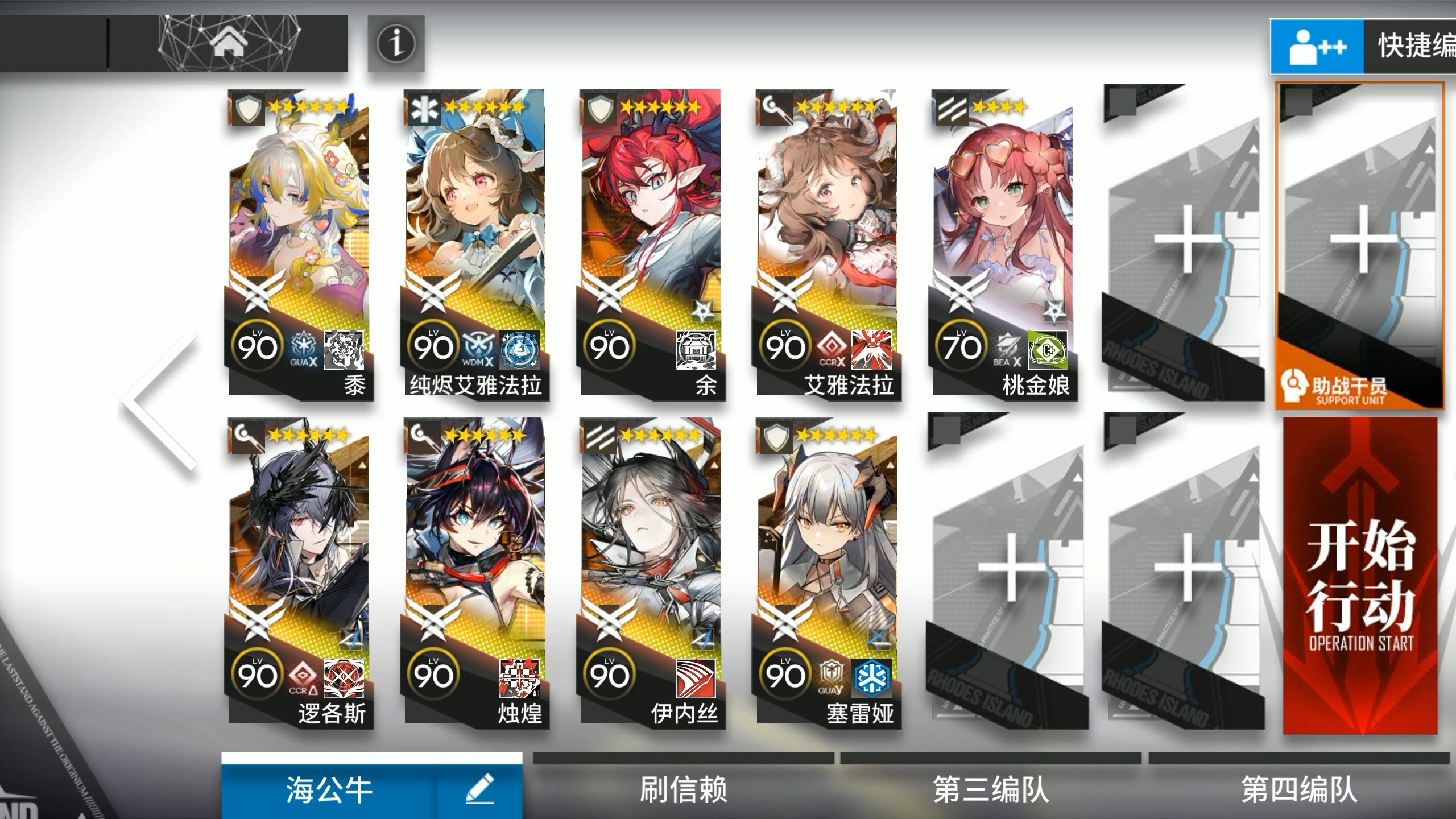Switch to the 刷信赖 squad tab
Image resolution: width=1456 pixels, height=819 pixels.
point(683,789)
